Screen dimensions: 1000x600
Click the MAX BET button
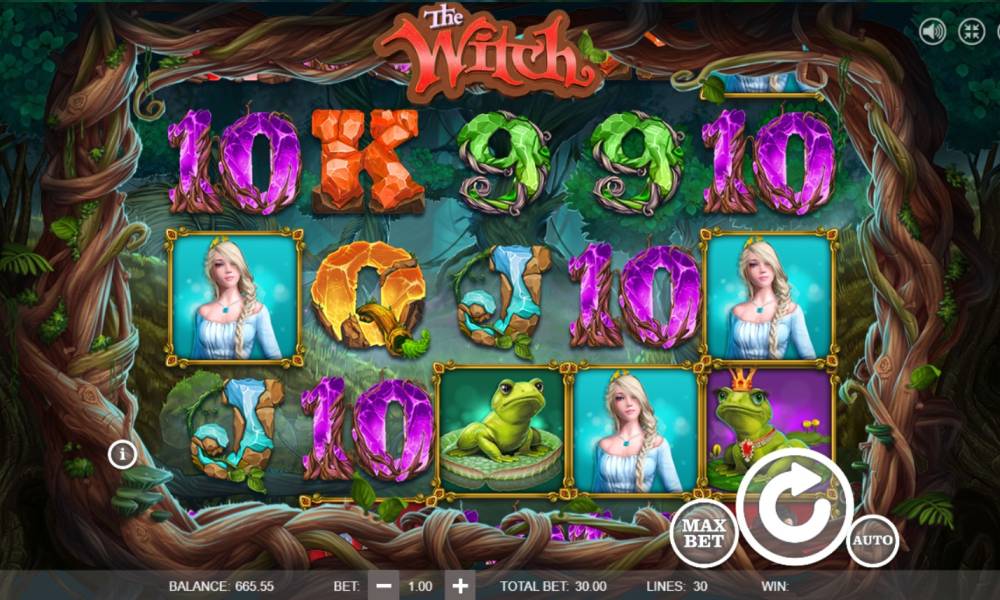coord(704,533)
